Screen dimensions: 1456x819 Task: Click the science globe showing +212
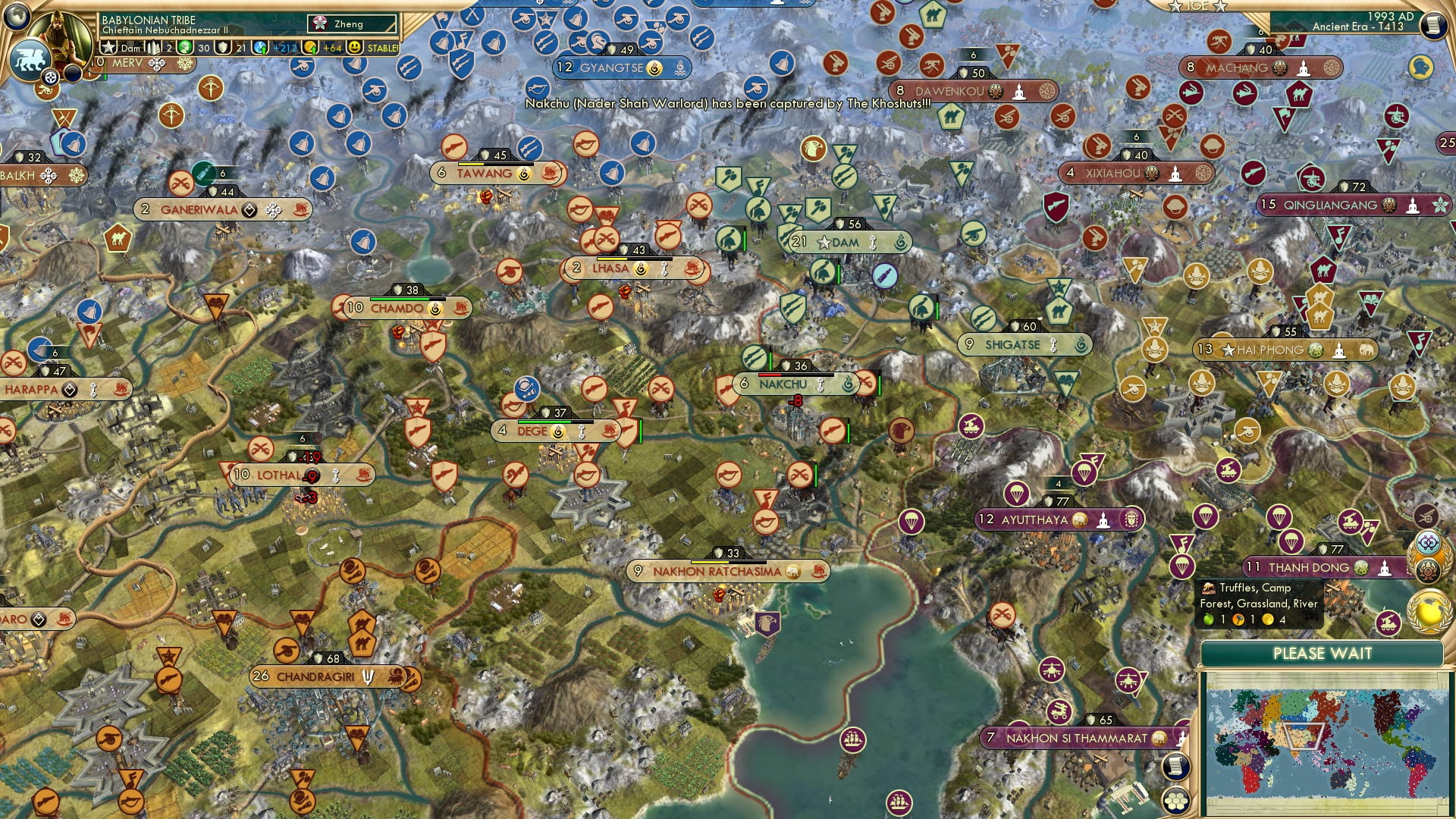[259, 46]
